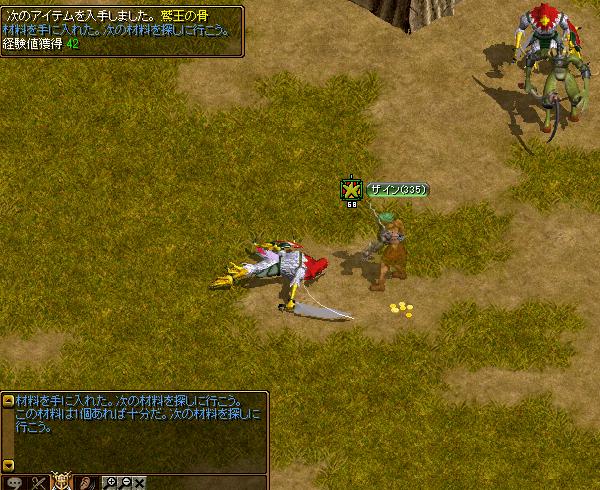Image resolution: width=600 pixels, height=490 pixels.
Task: Shrink the chat window with the minus magnifier
Action: [125, 482]
